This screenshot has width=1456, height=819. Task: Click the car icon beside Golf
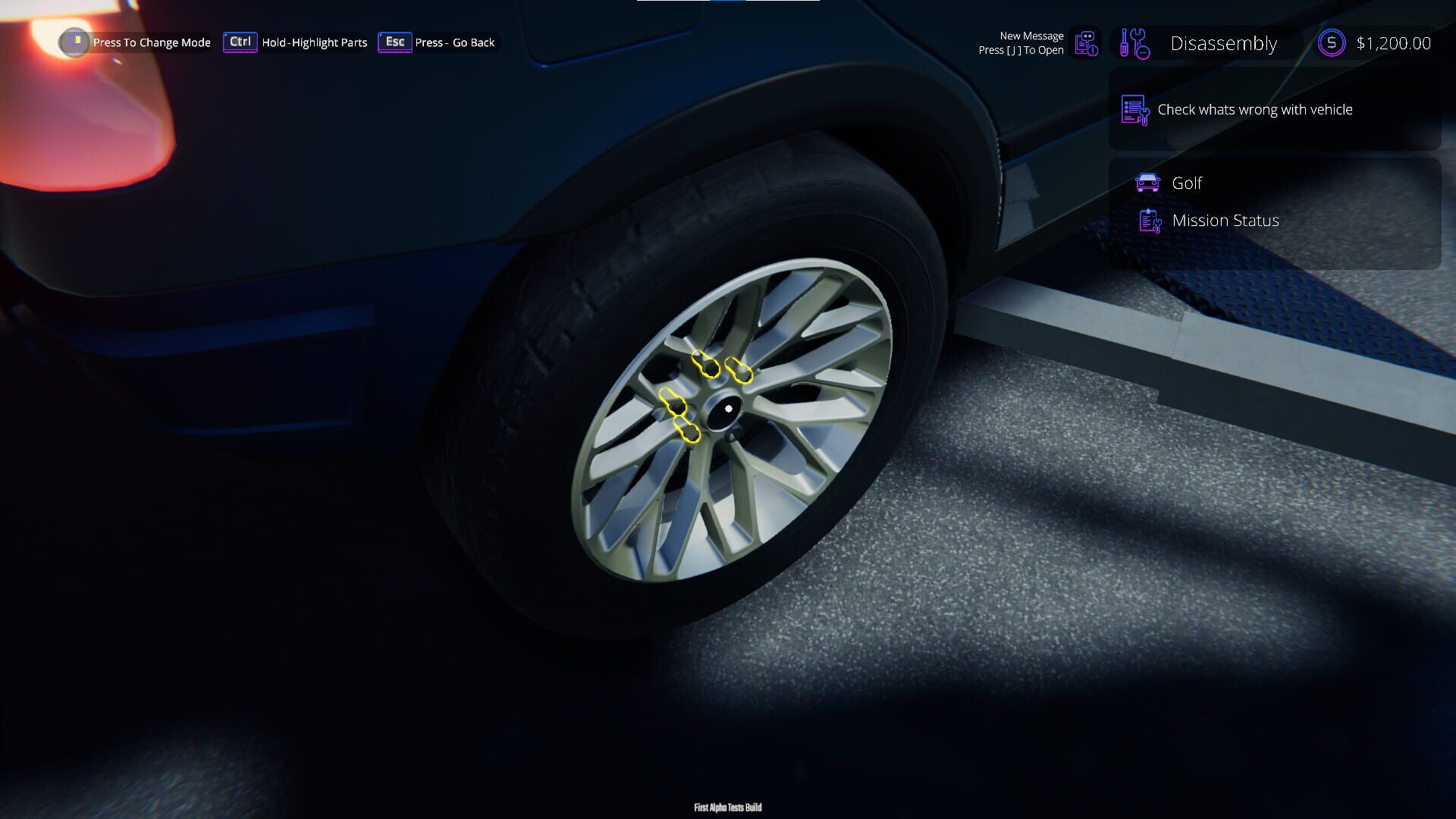(1147, 183)
